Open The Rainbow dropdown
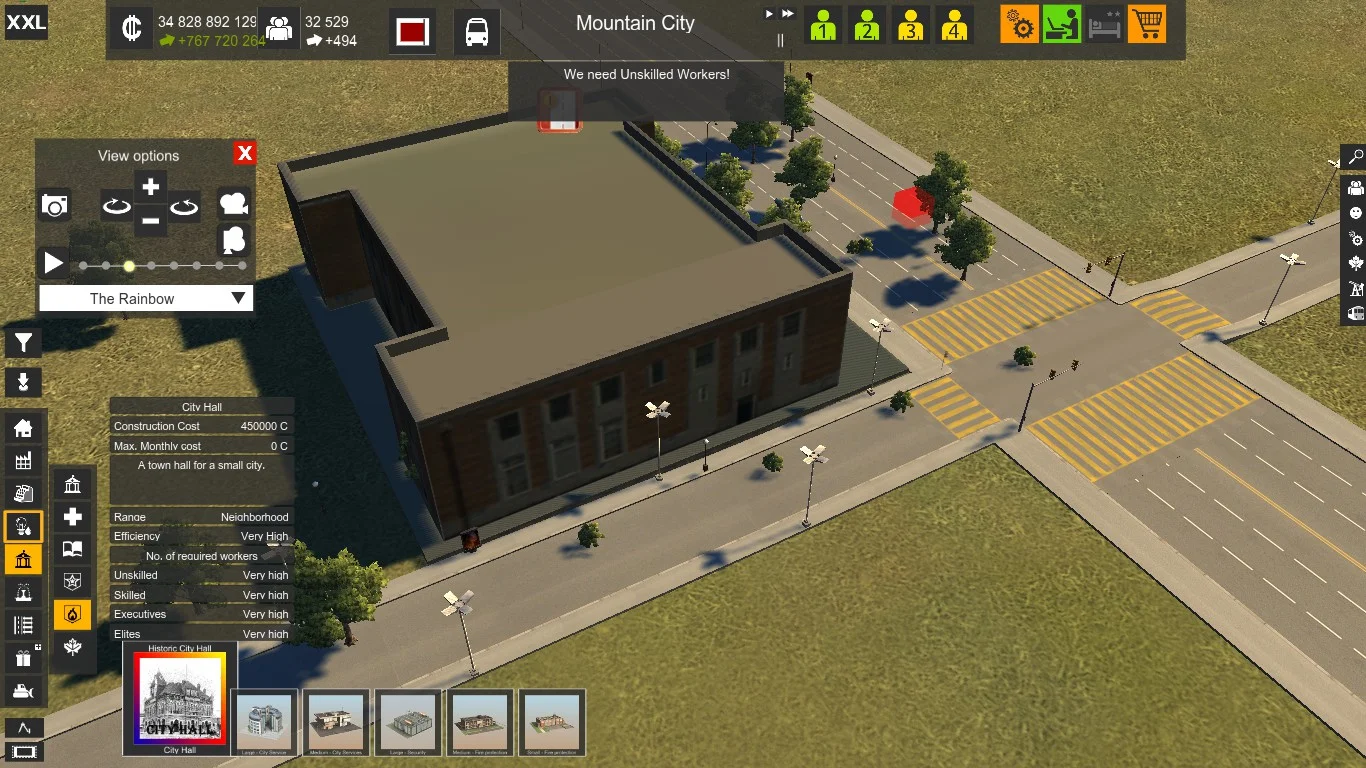 pyautogui.click(x=146, y=298)
